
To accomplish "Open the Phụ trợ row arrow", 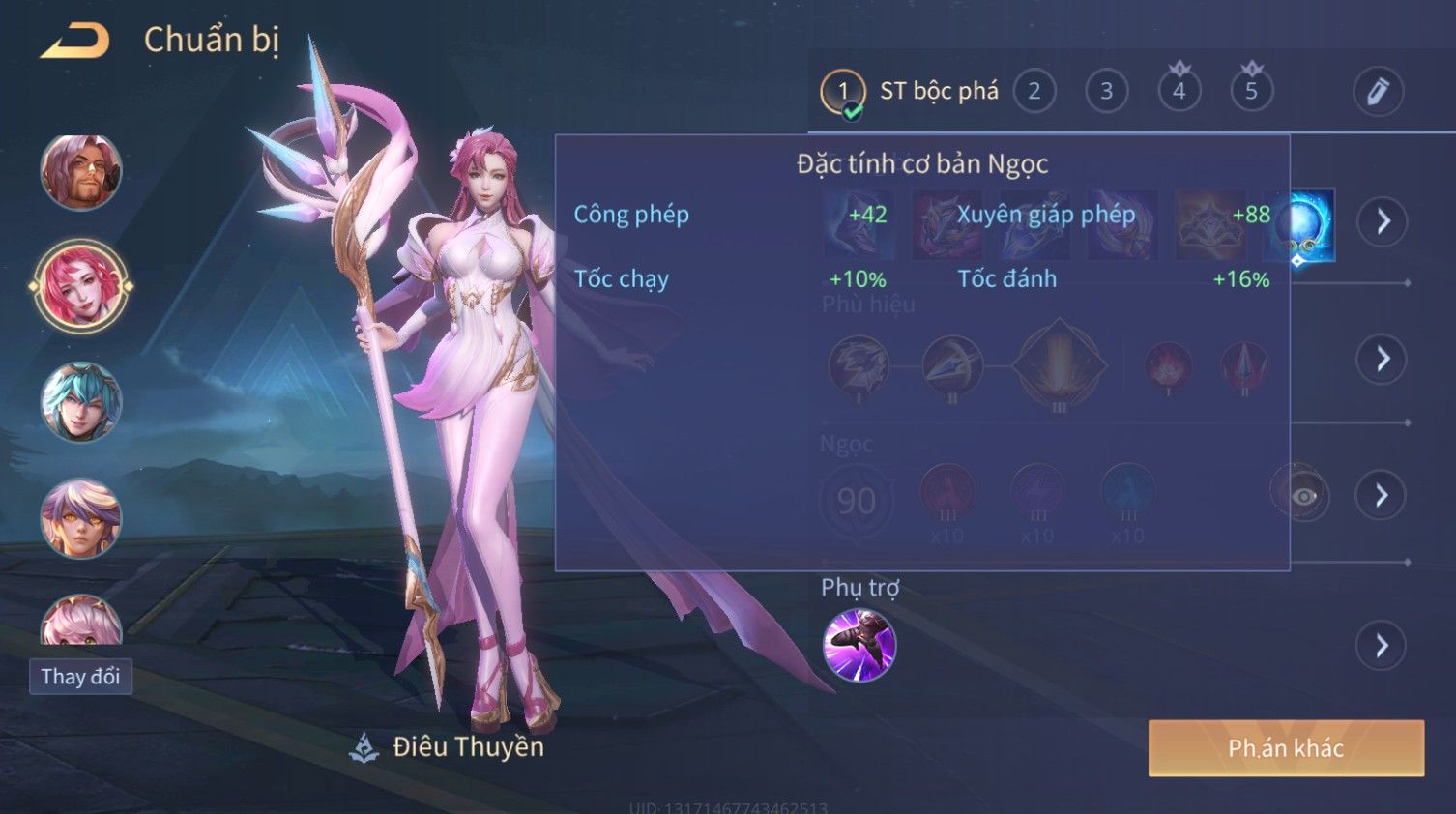I will tap(1383, 646).
